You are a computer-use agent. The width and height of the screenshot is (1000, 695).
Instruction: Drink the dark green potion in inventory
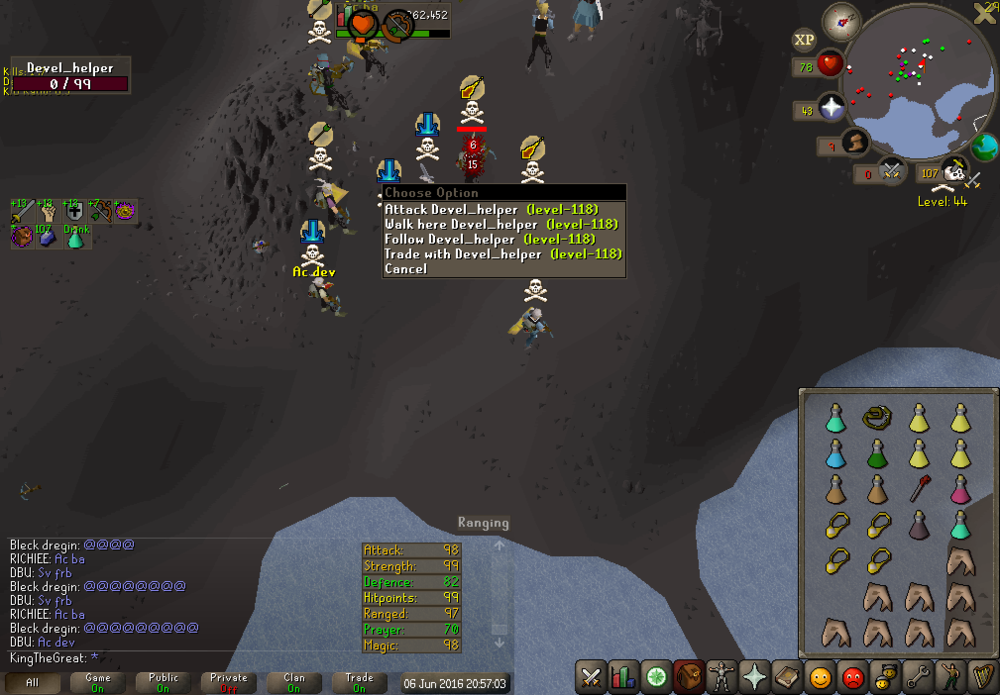(x=878, y=453)
